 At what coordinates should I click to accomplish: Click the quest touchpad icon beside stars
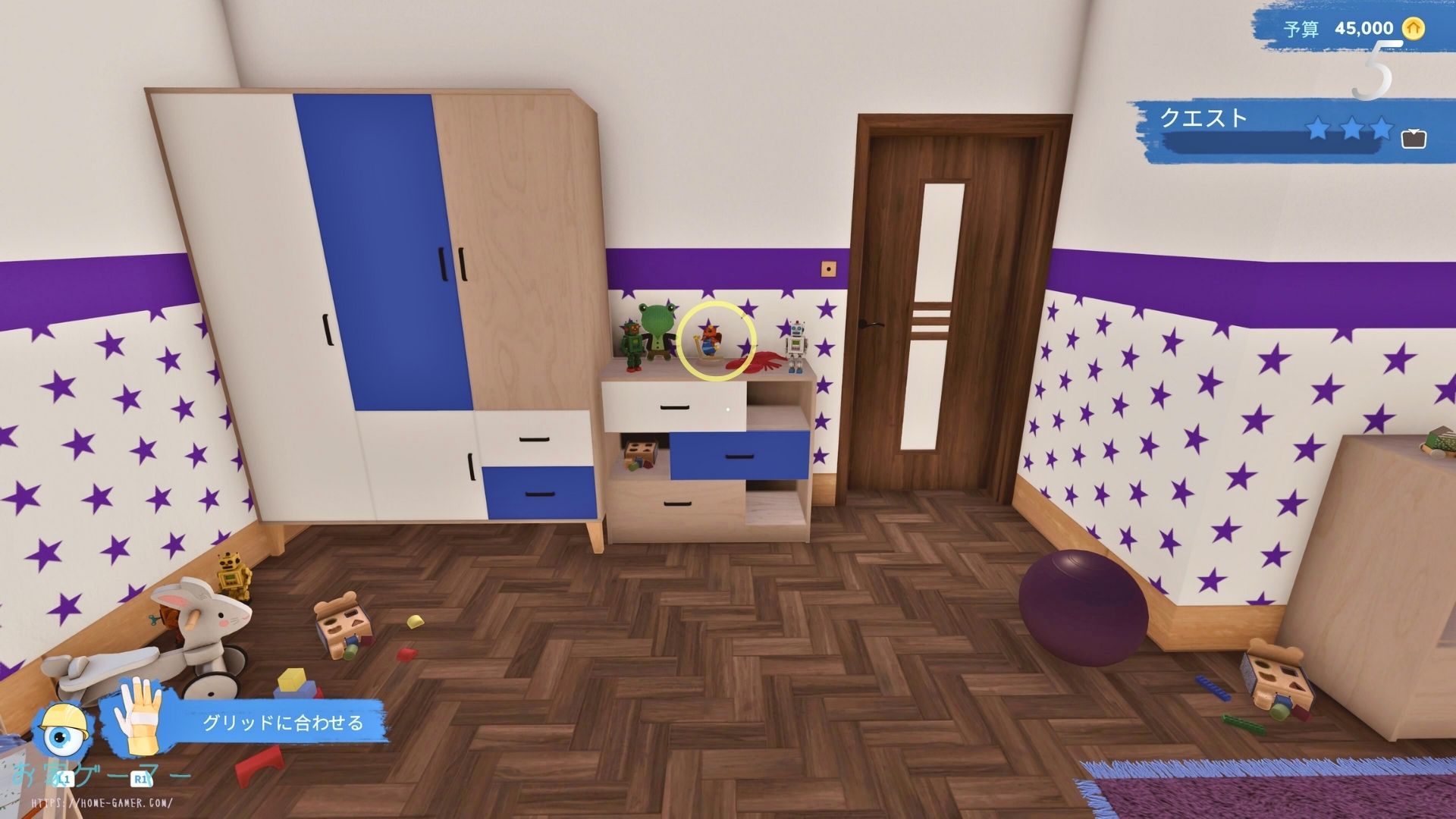[1414, 138]
